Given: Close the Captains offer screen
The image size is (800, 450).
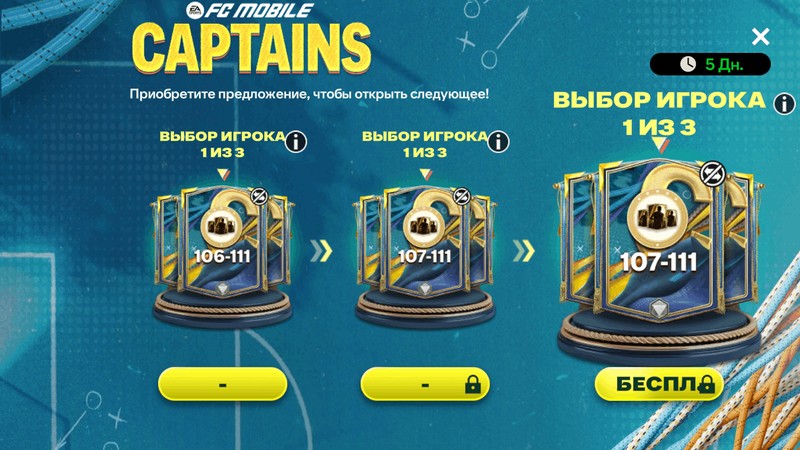Looking at the screenshot, I should pos(761,37).
